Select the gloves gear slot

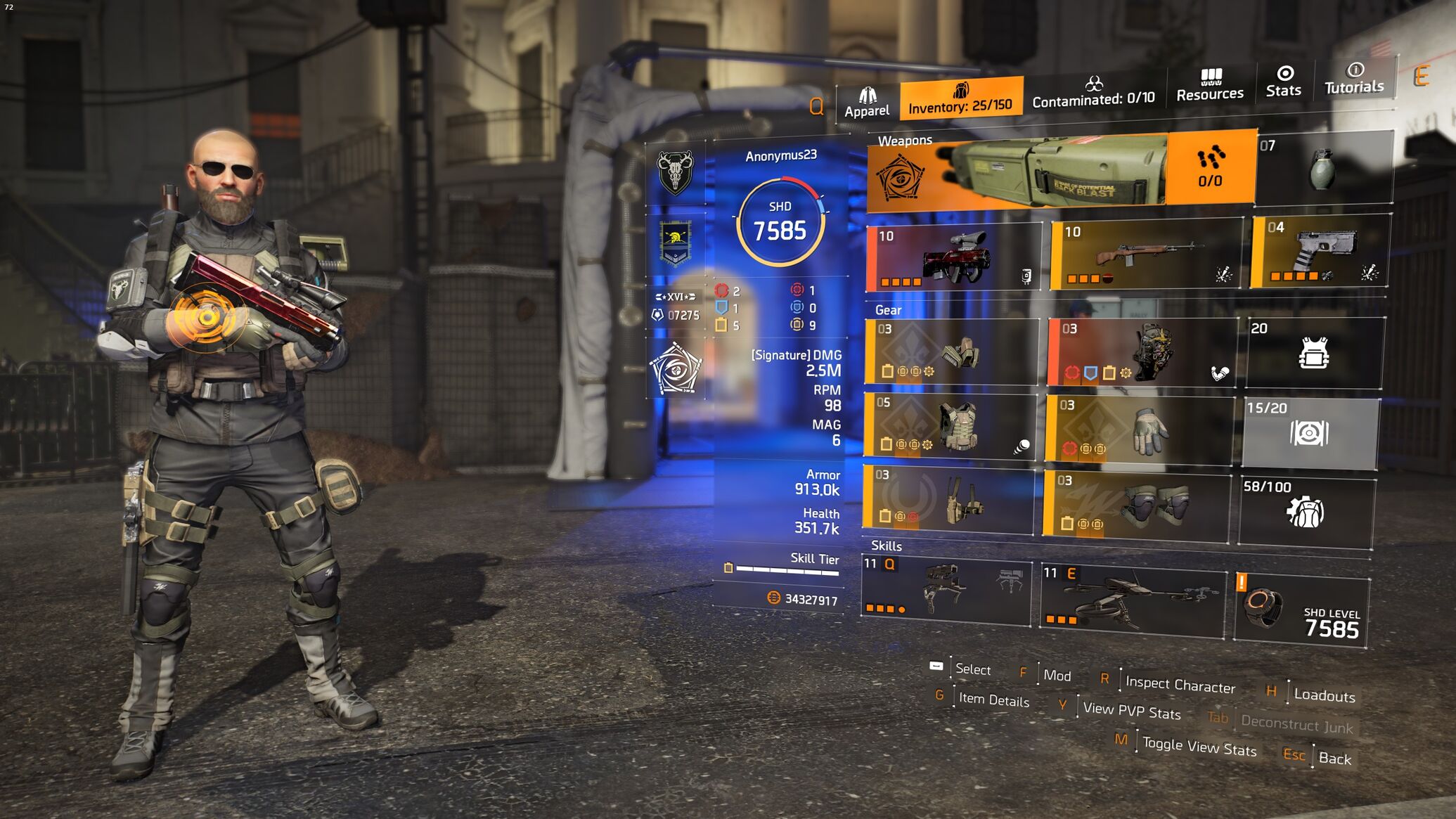point(1139,430)
